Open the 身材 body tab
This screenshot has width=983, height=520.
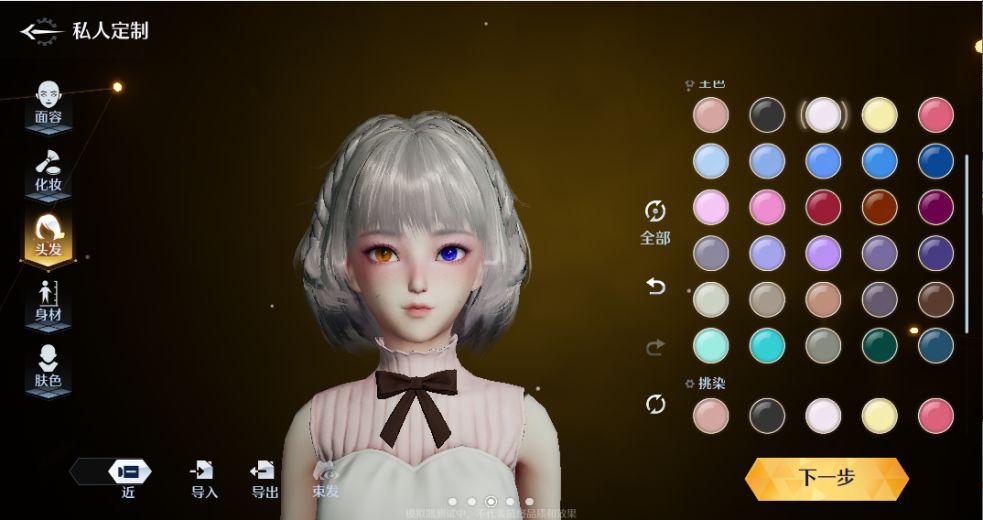48,302
